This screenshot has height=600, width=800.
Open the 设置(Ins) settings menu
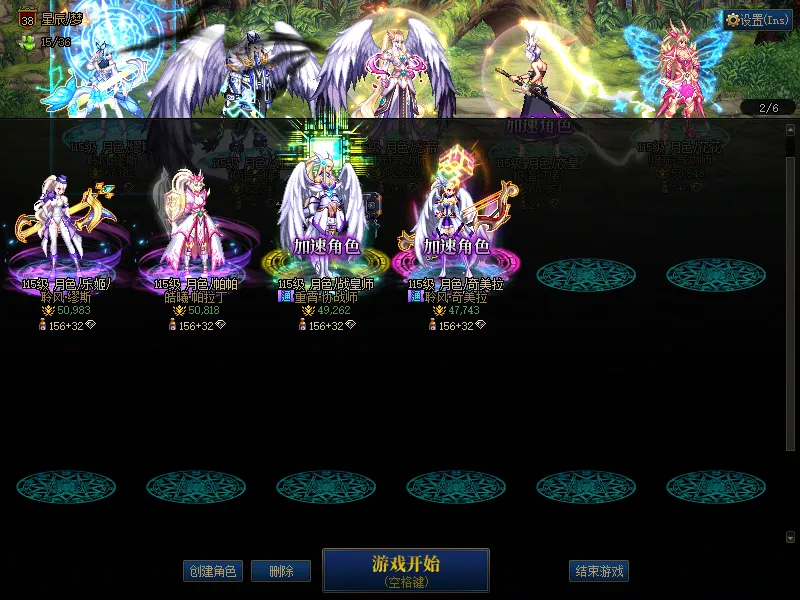[x=757, y=20]
